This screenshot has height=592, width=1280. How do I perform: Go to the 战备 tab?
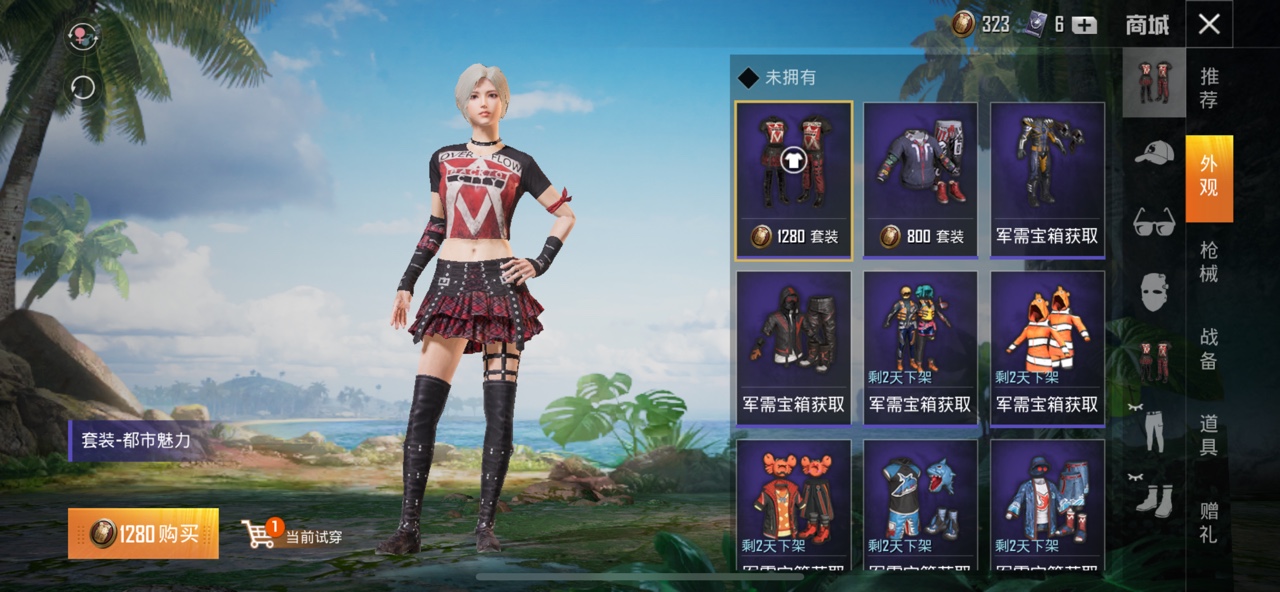pyautogui.click(x=1208, y=349)
